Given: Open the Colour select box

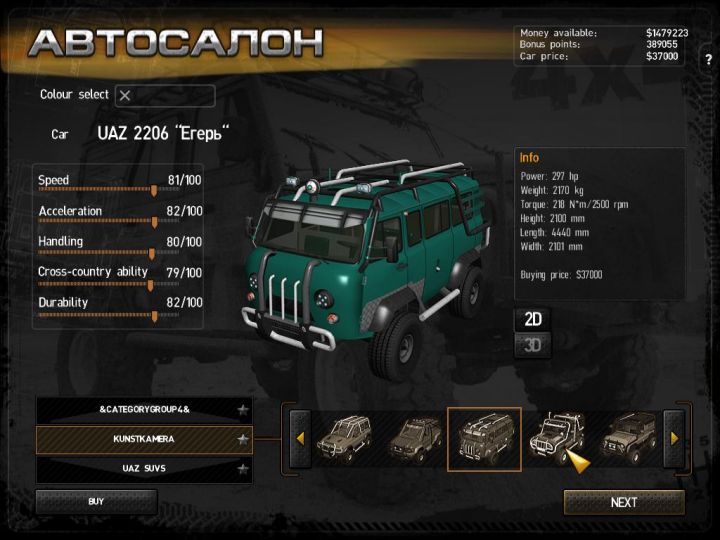Looking at the screenshot, I should 165,95.
